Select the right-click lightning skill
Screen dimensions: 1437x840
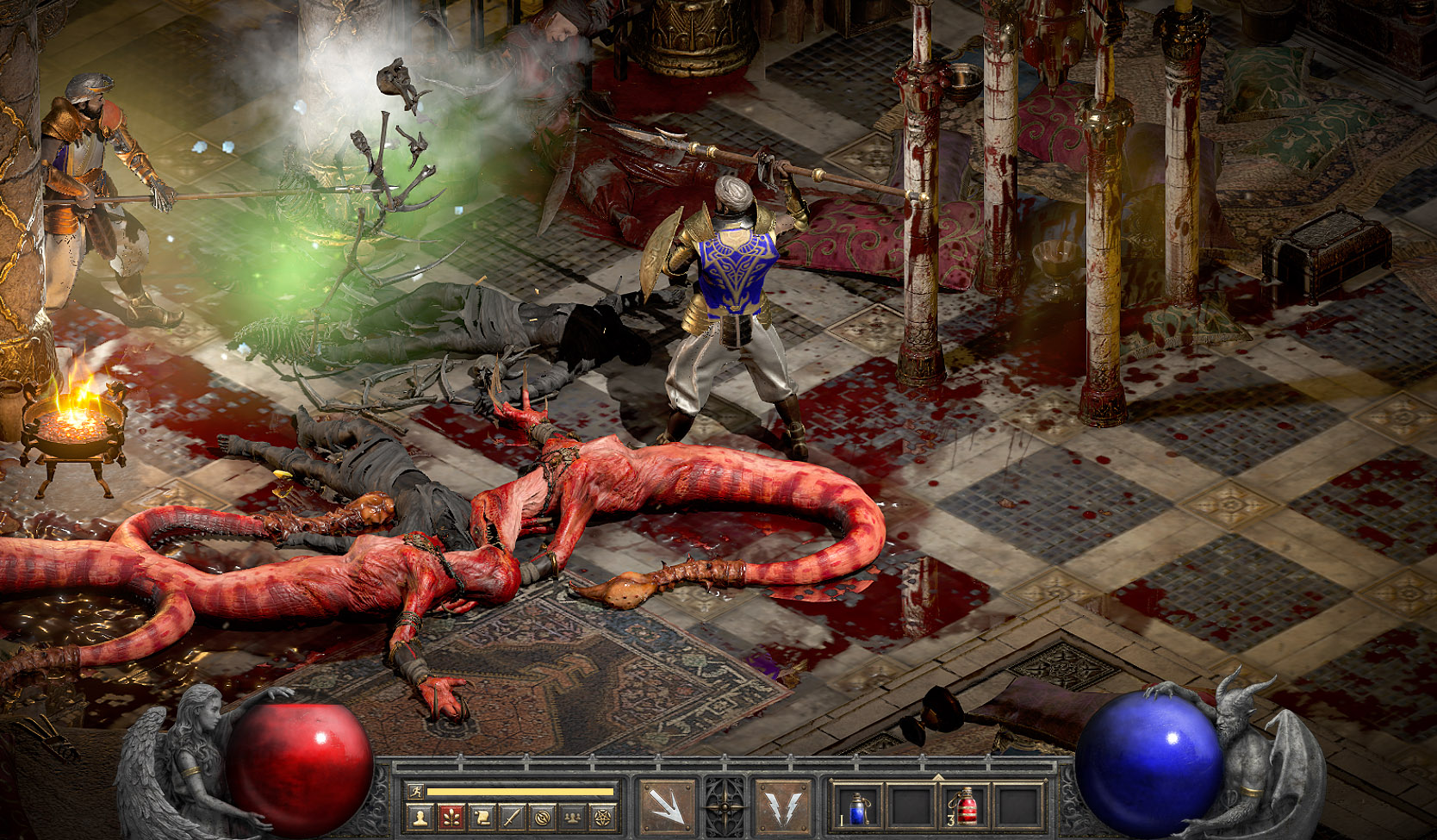(x=783, y=808)
